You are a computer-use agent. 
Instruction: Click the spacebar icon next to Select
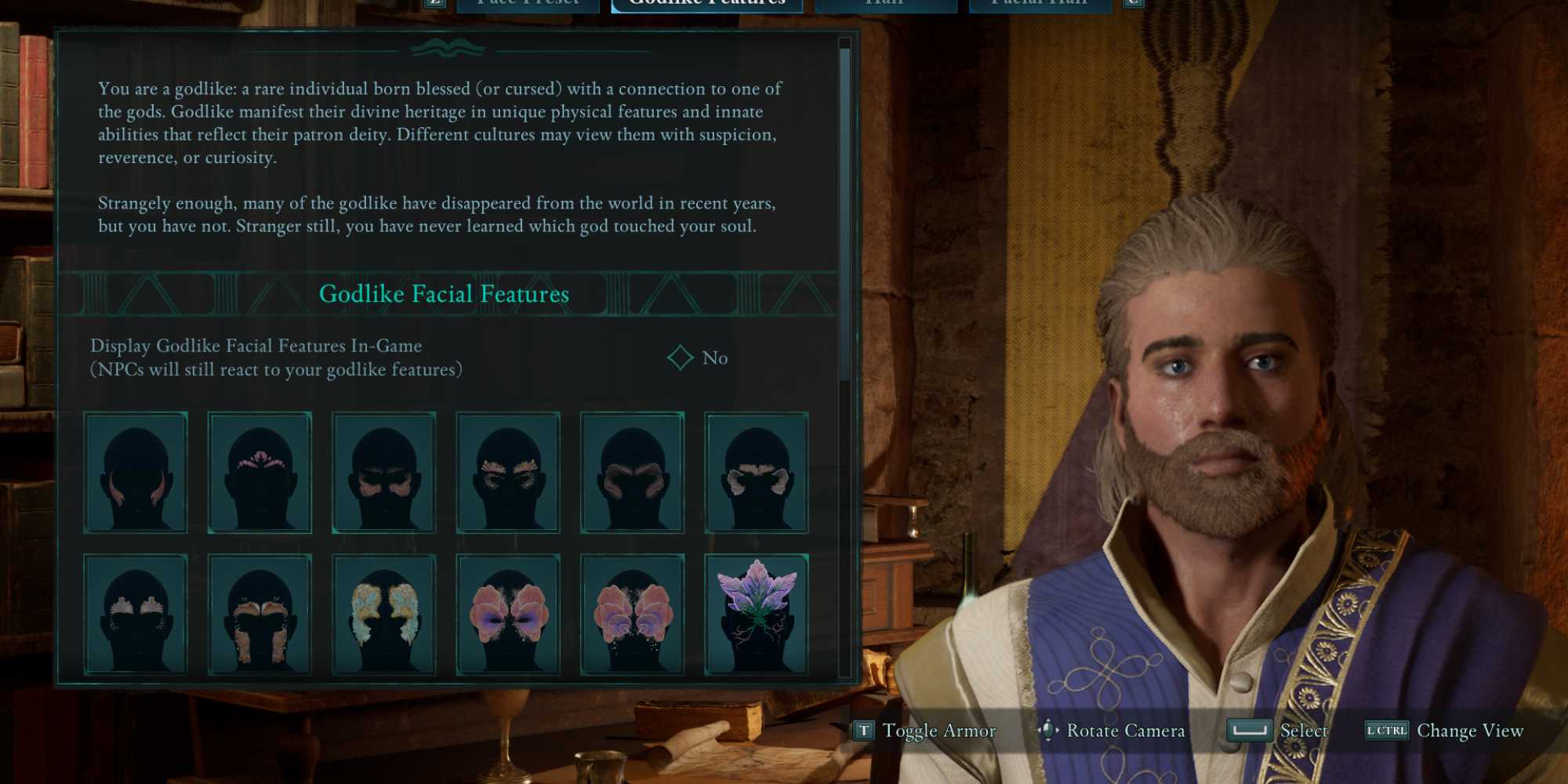(1248, 731)
